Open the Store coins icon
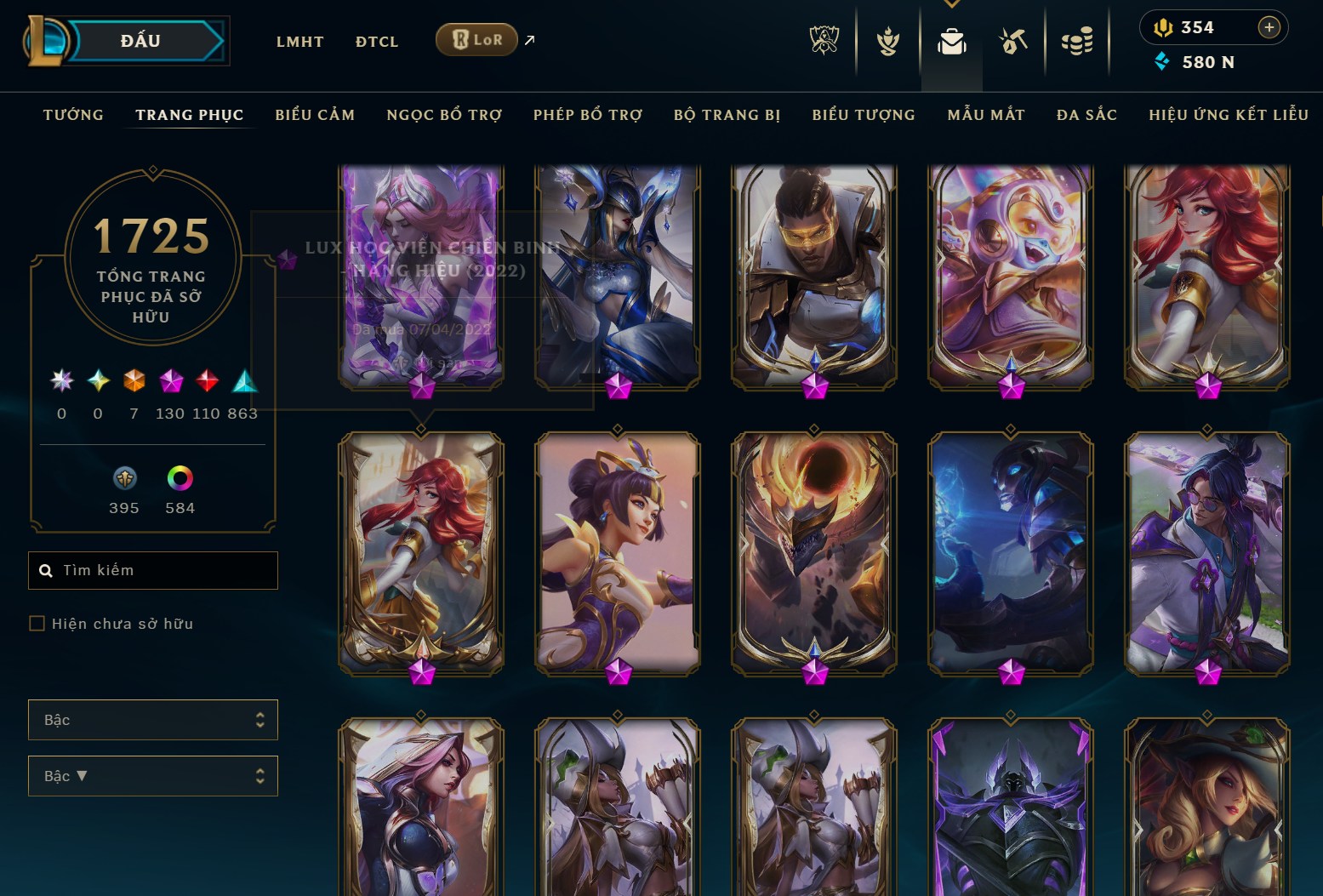 [x=1078, y=41]
